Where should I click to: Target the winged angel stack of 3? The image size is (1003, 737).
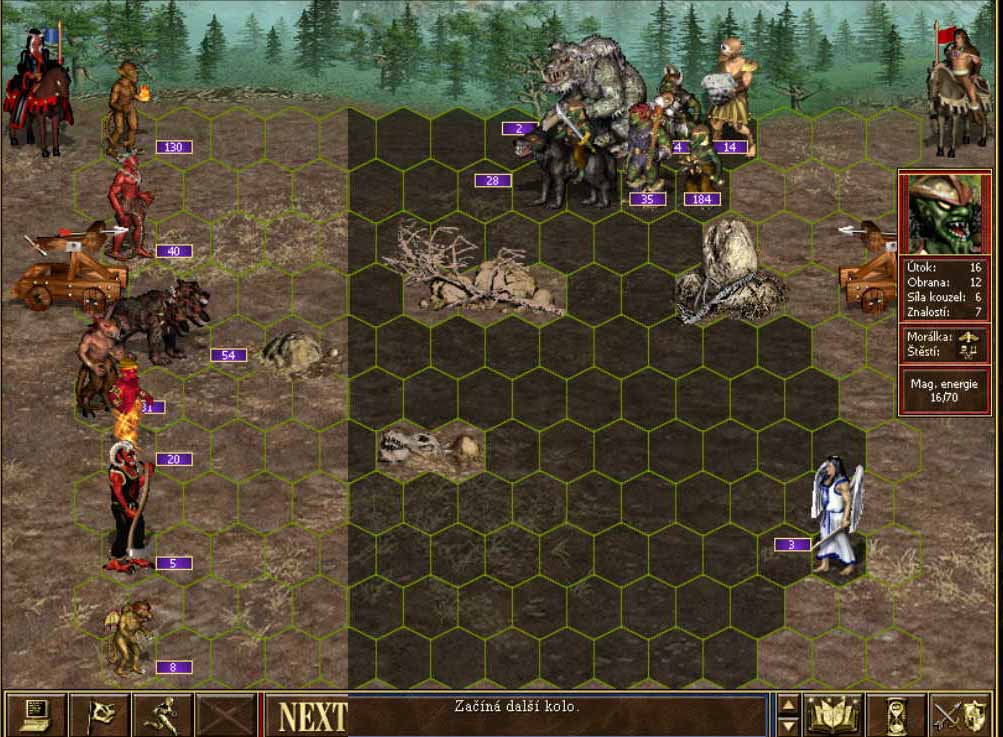(x=835, y=513)
